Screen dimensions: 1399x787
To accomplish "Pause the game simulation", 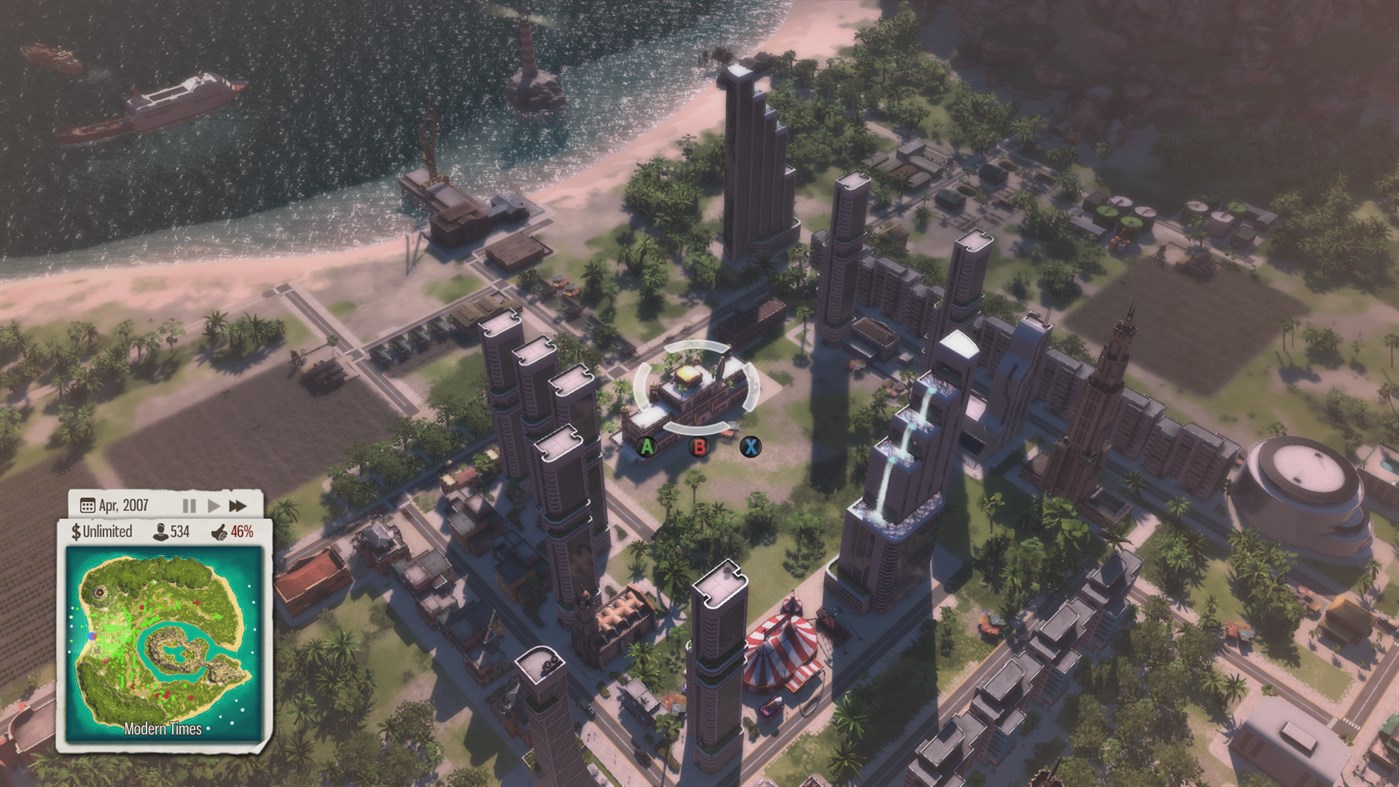I will pos(190,504).
